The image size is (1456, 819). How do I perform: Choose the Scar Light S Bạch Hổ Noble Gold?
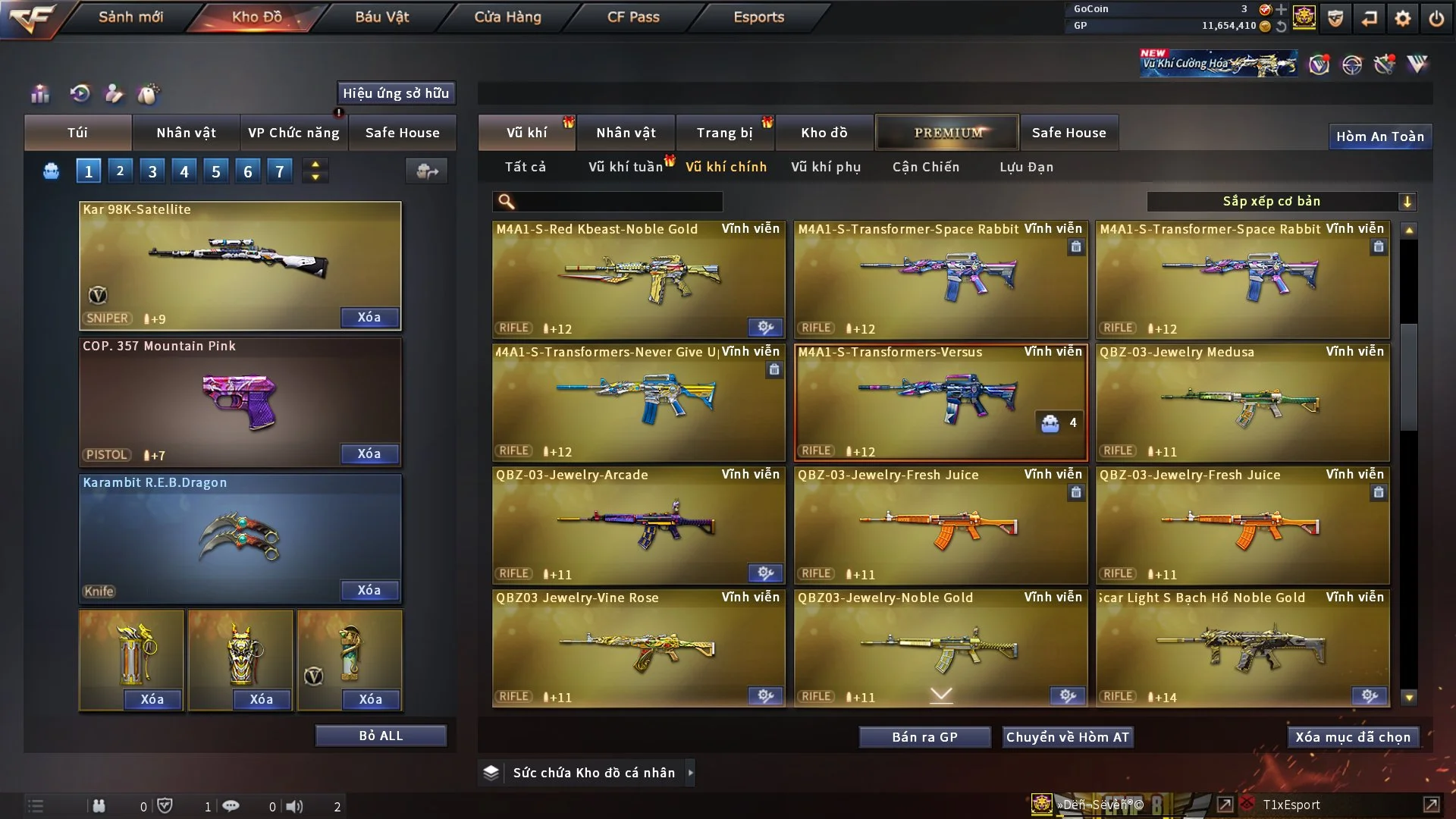tap(1242, 649)
